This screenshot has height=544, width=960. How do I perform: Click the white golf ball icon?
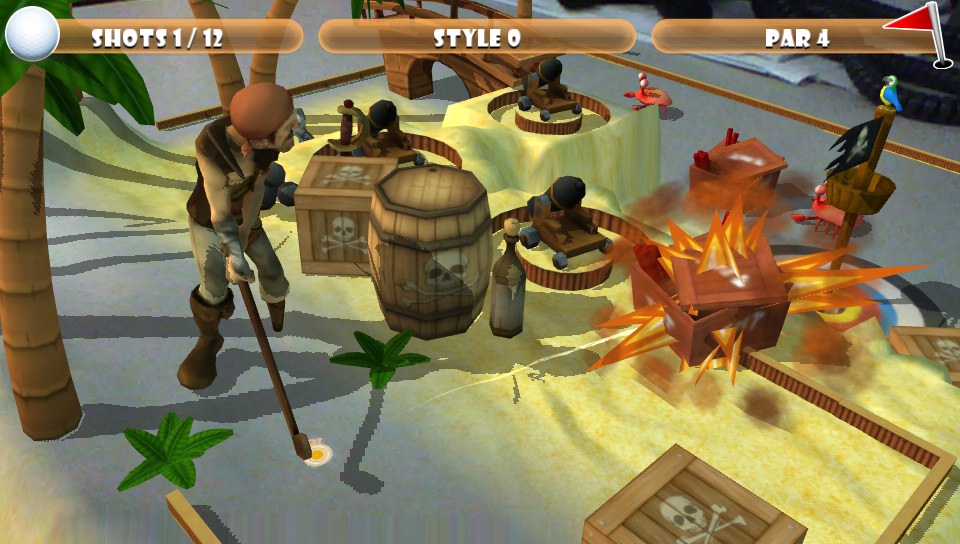32,34
